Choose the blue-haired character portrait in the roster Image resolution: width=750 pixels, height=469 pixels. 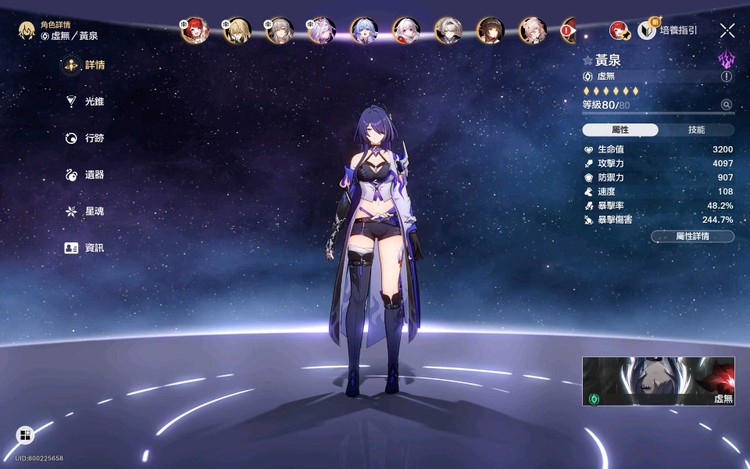click(364, 30)
